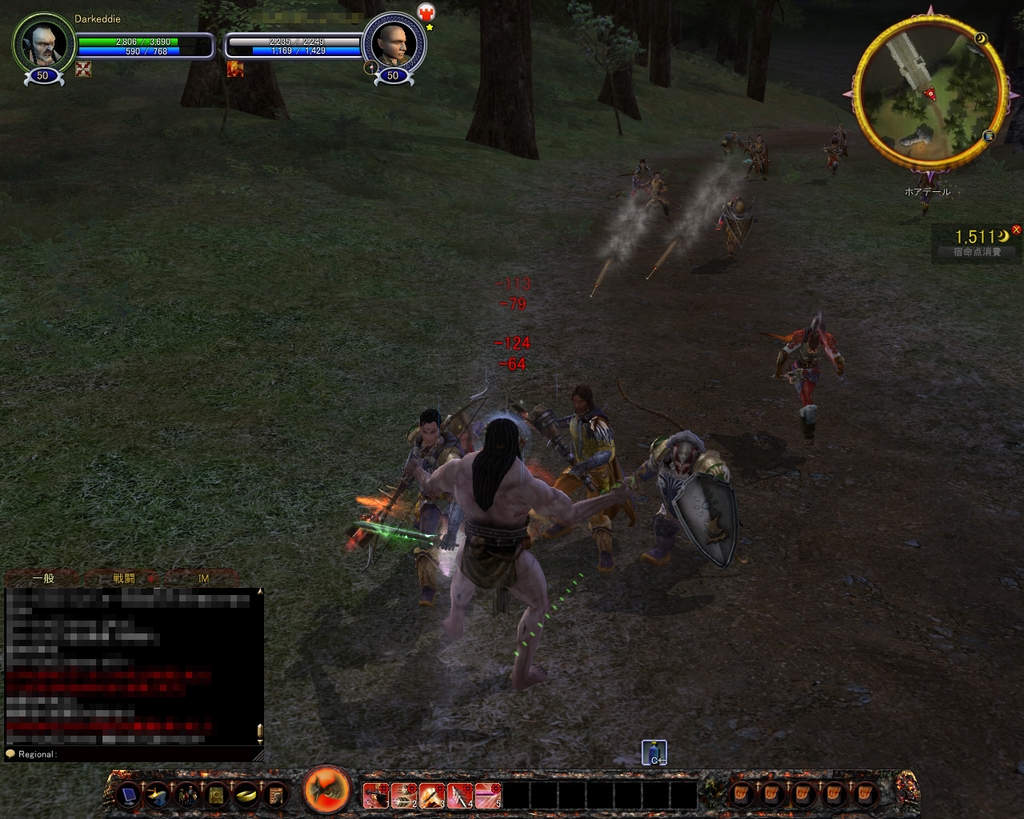Viewport: 1024px width, 819px height.
Task: Click the crossed-swords buff icon under player bars
Action: click(83, 68)
